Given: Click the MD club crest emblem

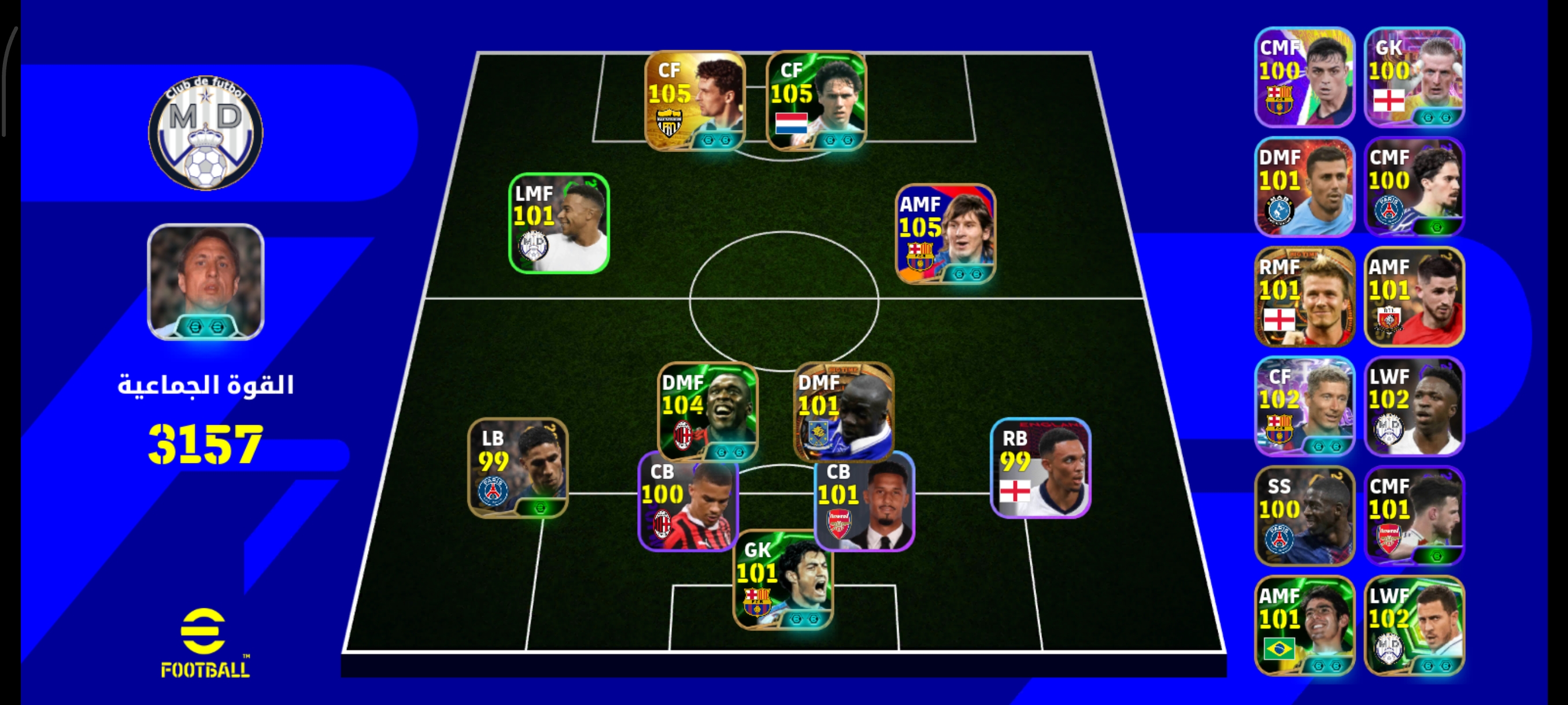Looking at the screenshot, I should point(206,132).
